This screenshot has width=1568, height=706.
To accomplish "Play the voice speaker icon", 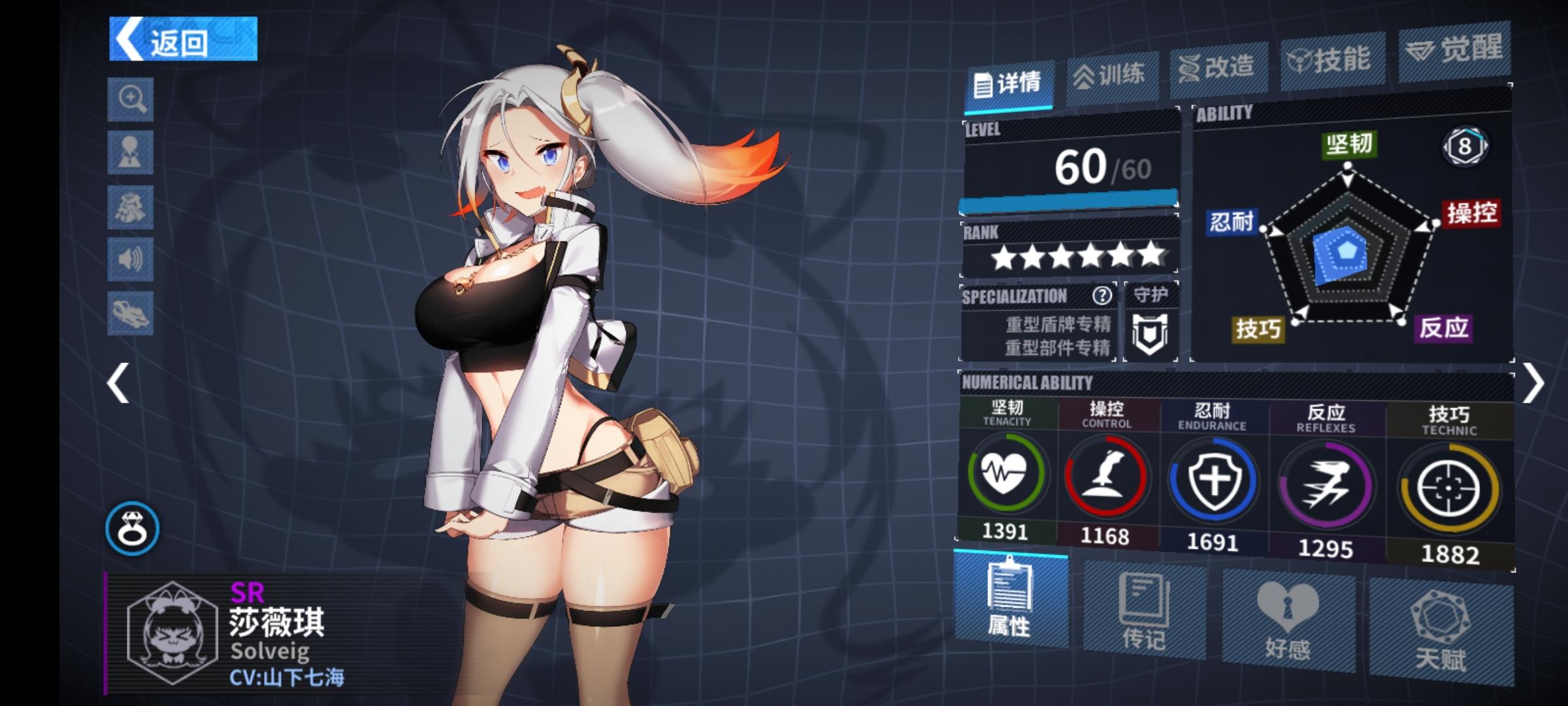I will point(131,260).
